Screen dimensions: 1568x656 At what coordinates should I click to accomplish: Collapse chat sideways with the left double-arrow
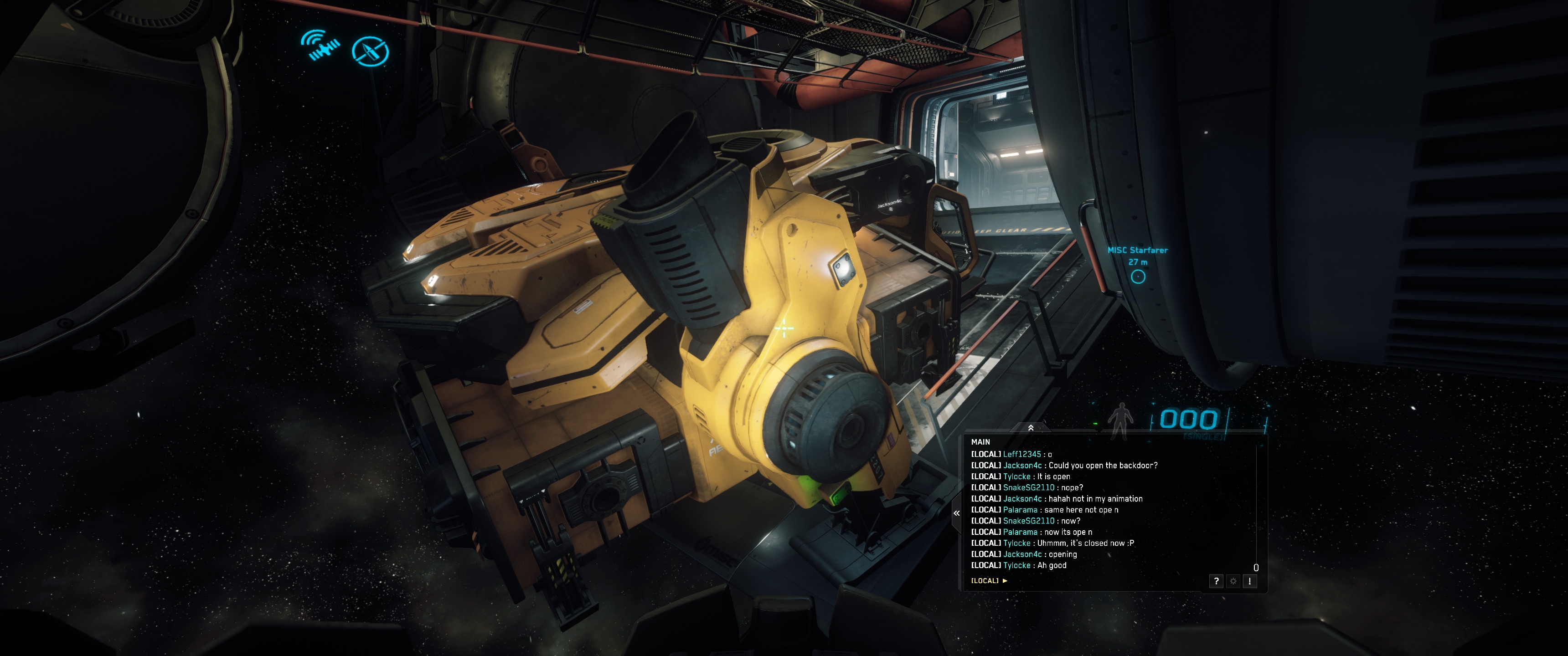[956, 513]
